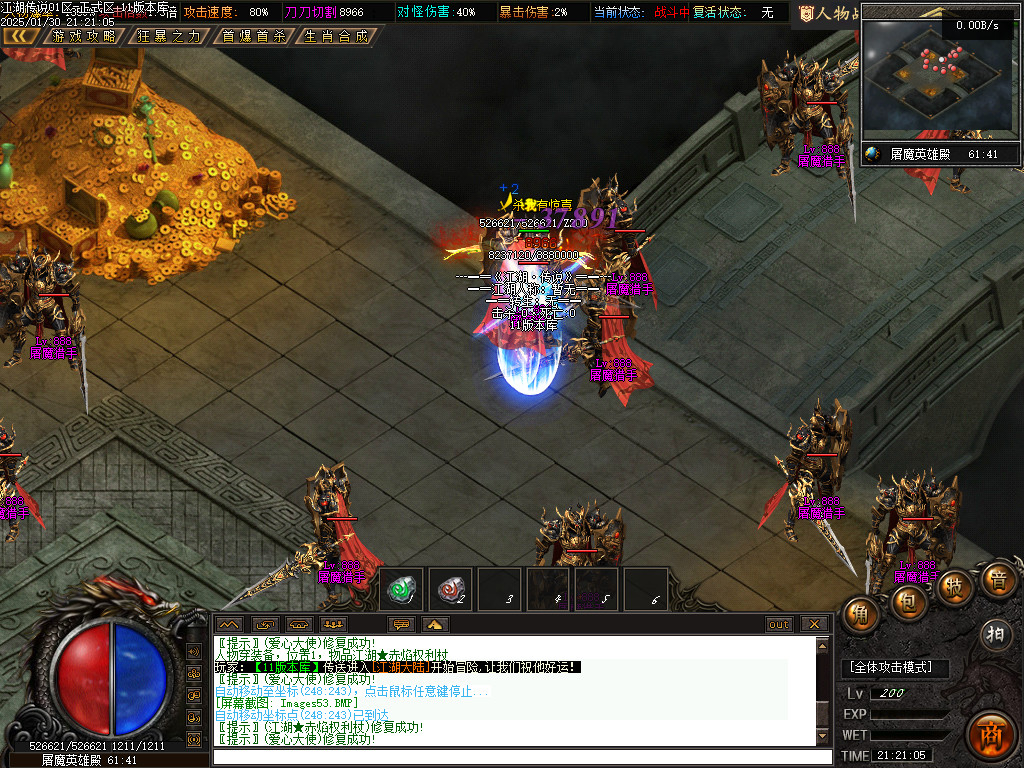Open the 狂暴之力 menu

click(x=168, y=36)
